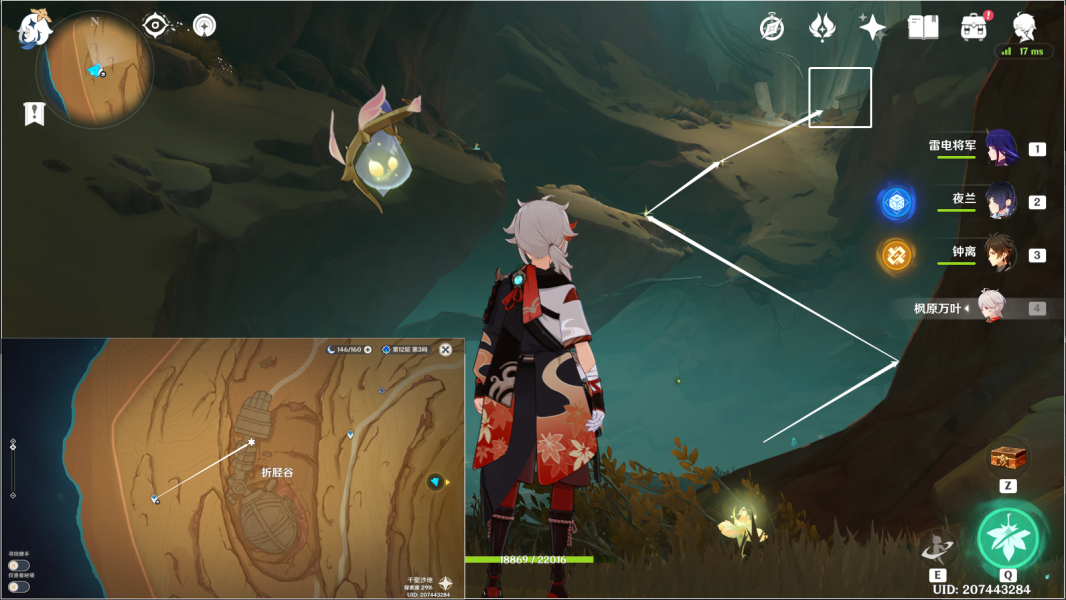Screen dimensions: 1066x600
Task: Activate the elemental sight eye icon
Action: pos(156,25)
